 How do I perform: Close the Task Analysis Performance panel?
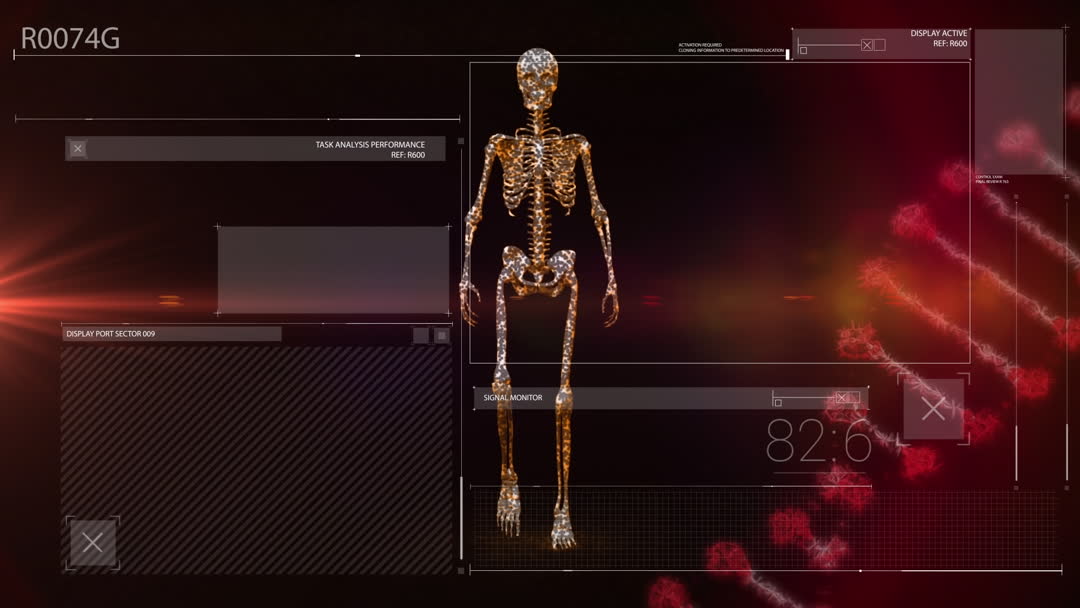(78, 149)
